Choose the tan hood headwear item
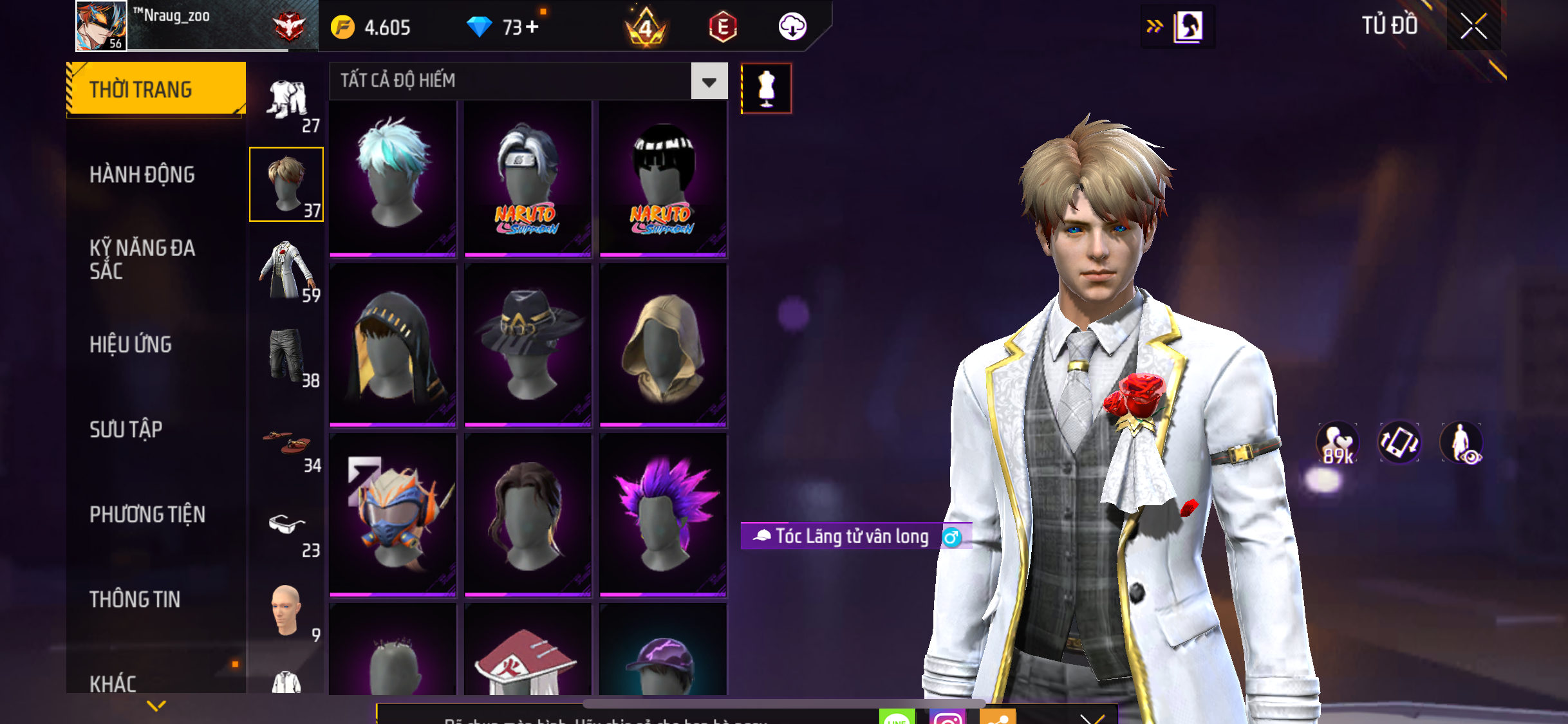Viewport: 1568px width, 724px height. point(663,346)
